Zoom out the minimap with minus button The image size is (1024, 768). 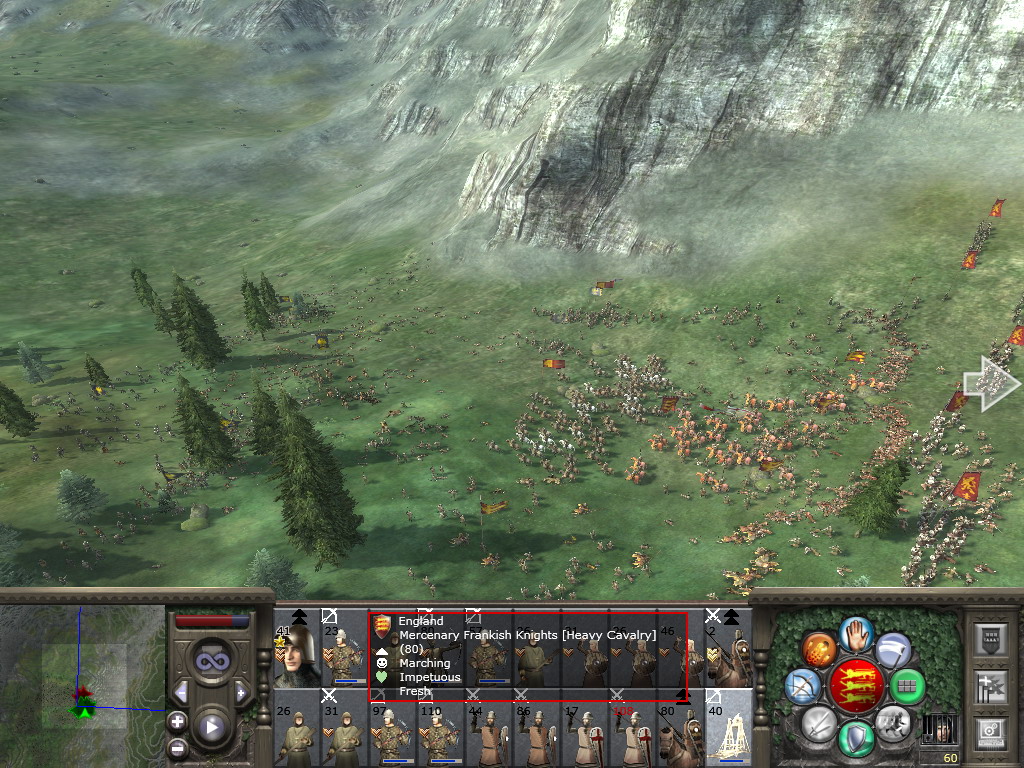click(177, 746)
